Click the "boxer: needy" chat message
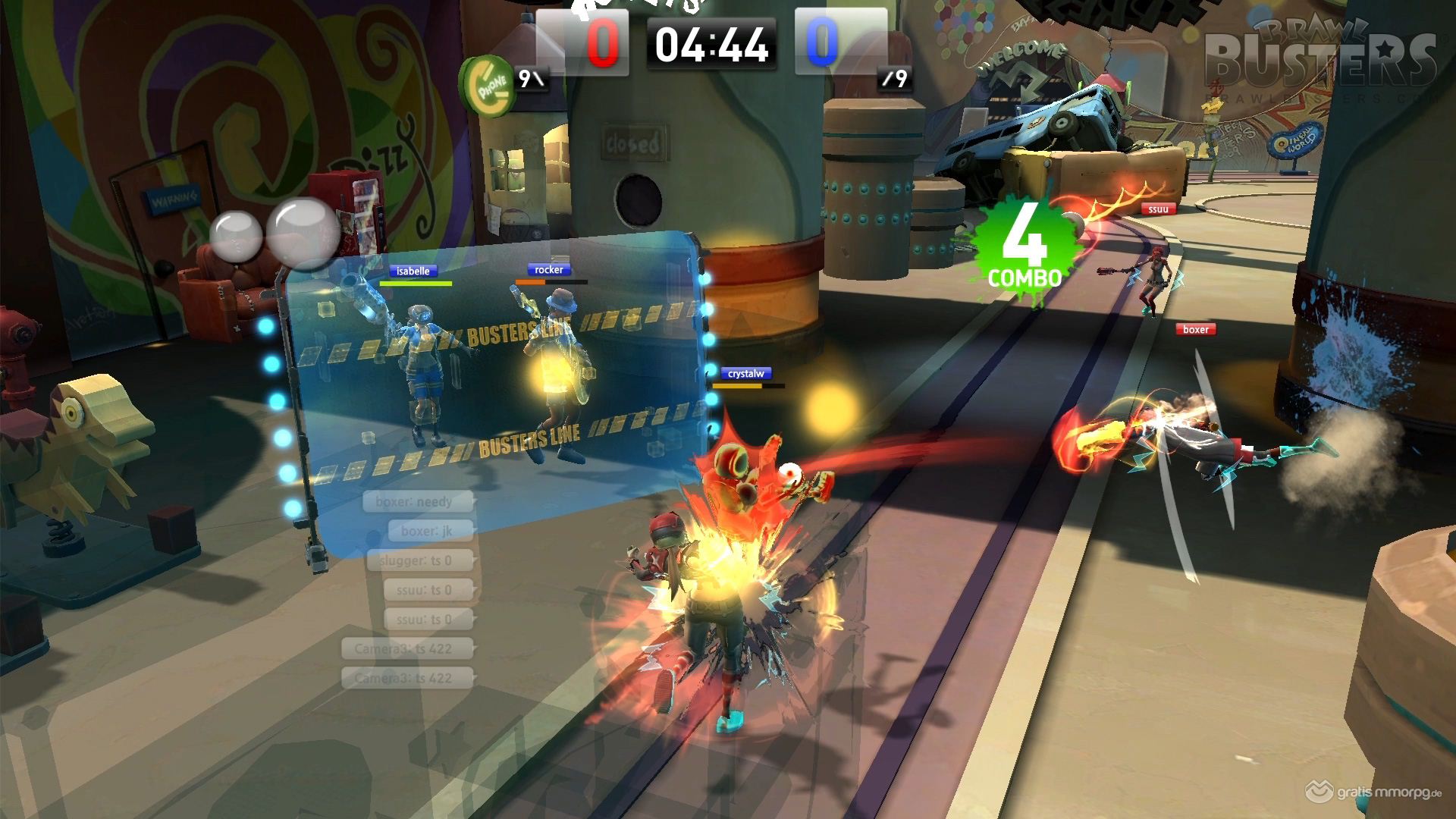 click(x=418, y=501)
